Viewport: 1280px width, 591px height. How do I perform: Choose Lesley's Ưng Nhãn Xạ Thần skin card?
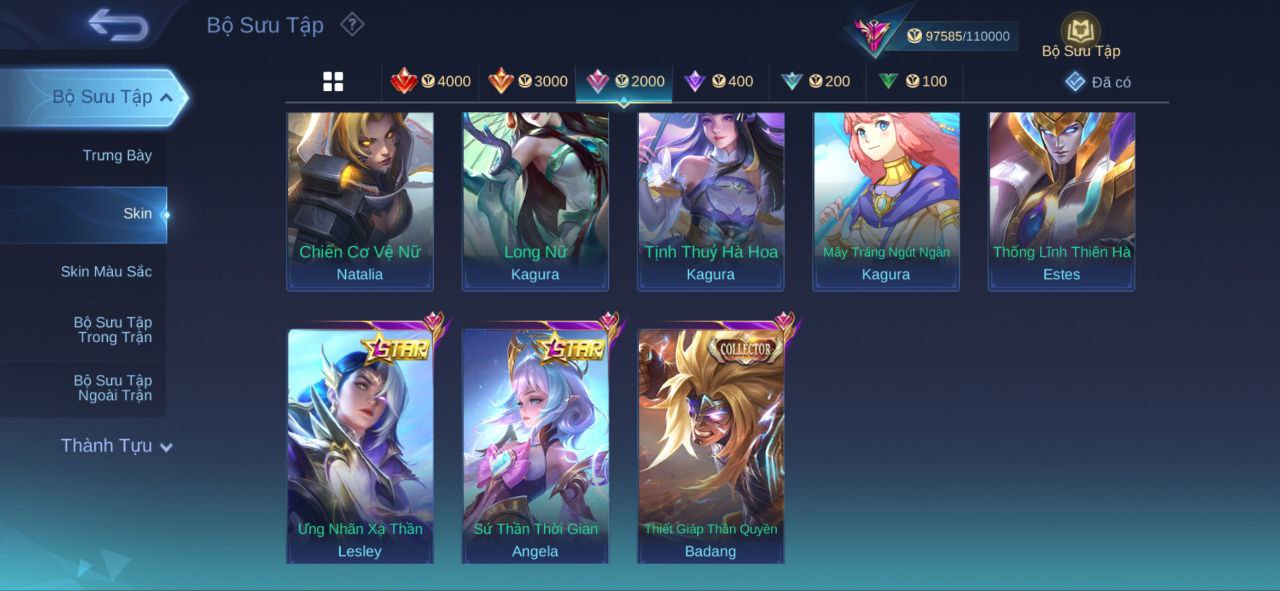click(x=360, y=445)
